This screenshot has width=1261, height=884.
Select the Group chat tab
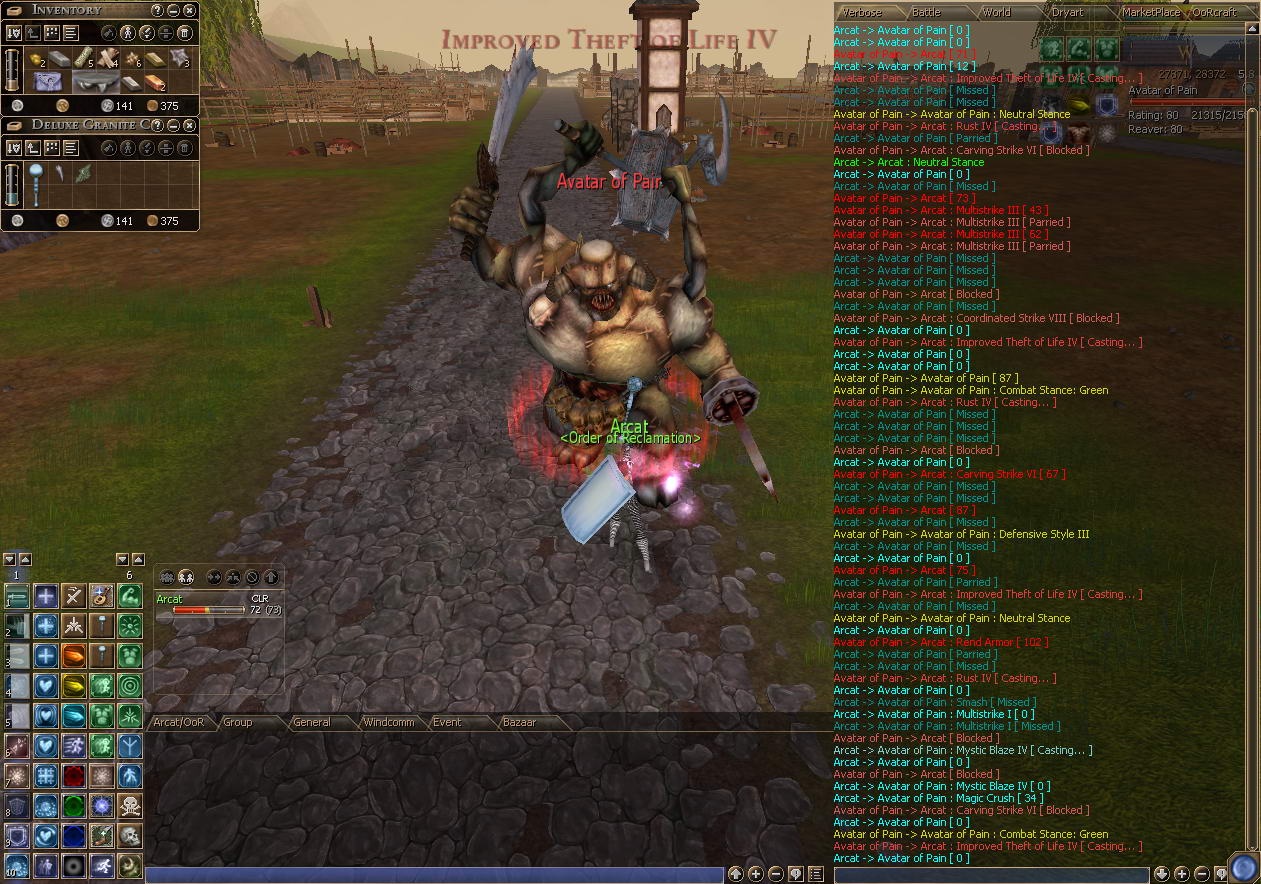point(238,722)
